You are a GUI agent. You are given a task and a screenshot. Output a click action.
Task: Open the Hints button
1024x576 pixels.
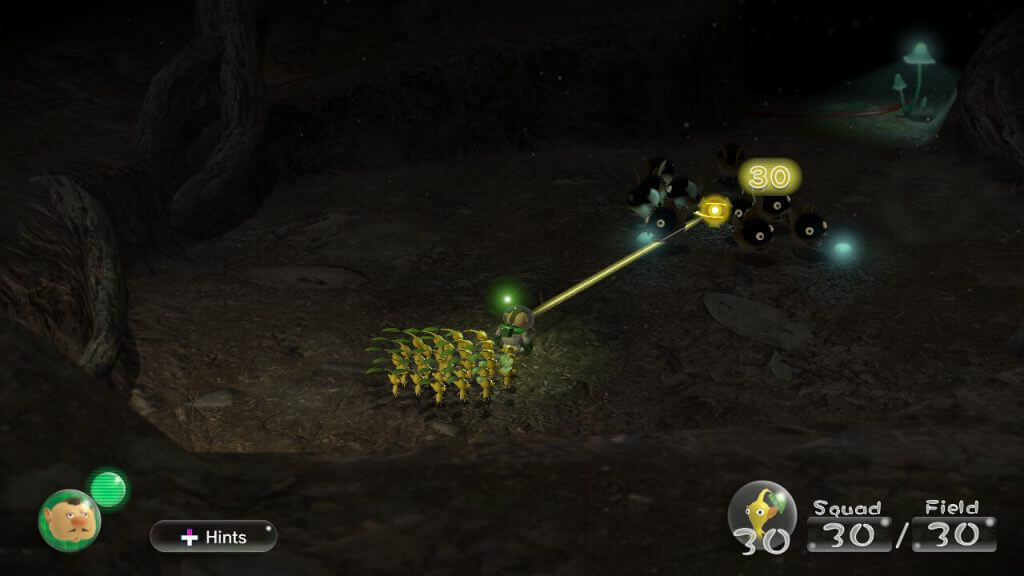[213, 536]
